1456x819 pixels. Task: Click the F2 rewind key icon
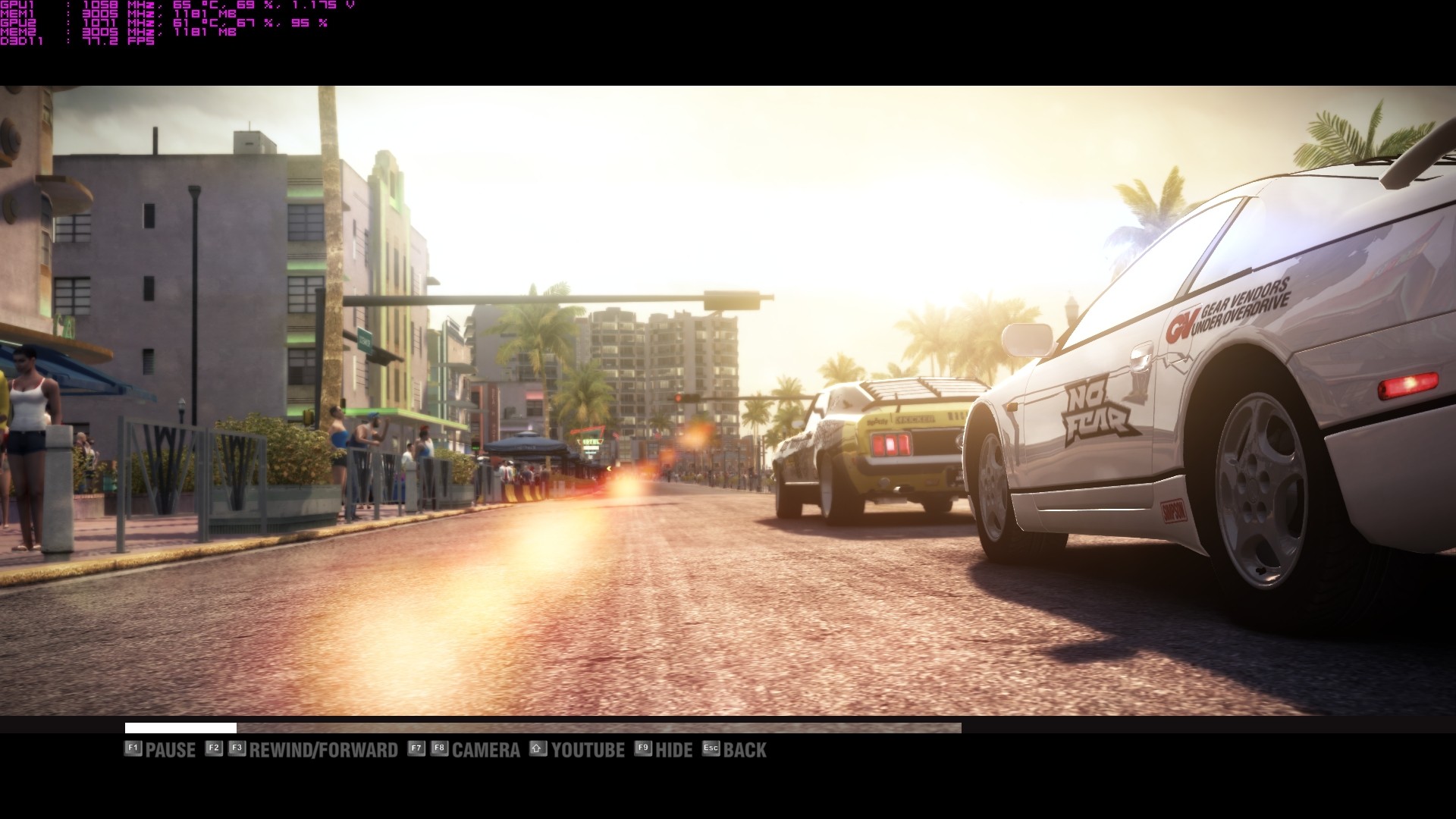(212, 748)
